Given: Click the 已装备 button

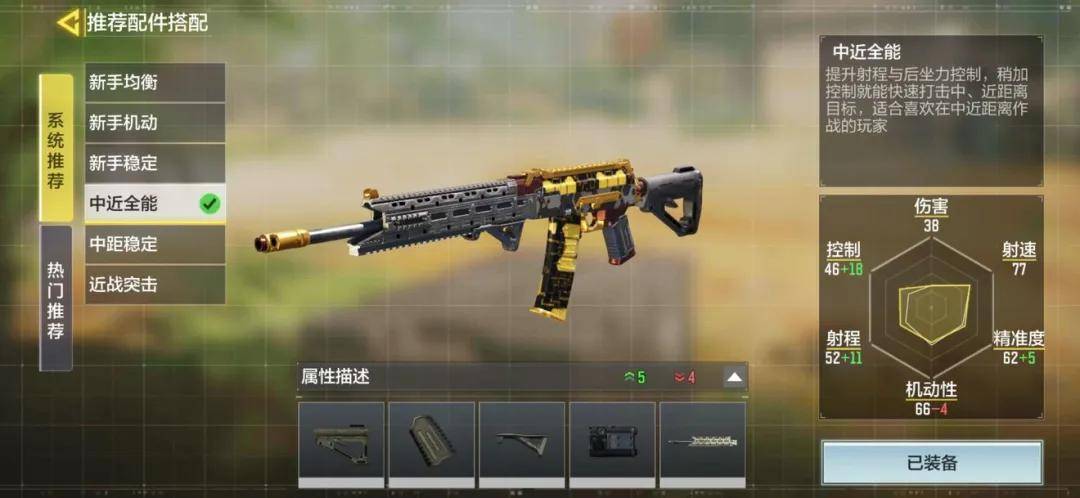Looking at the screenshot, I should pyautogui.click(x=932, y=462).
